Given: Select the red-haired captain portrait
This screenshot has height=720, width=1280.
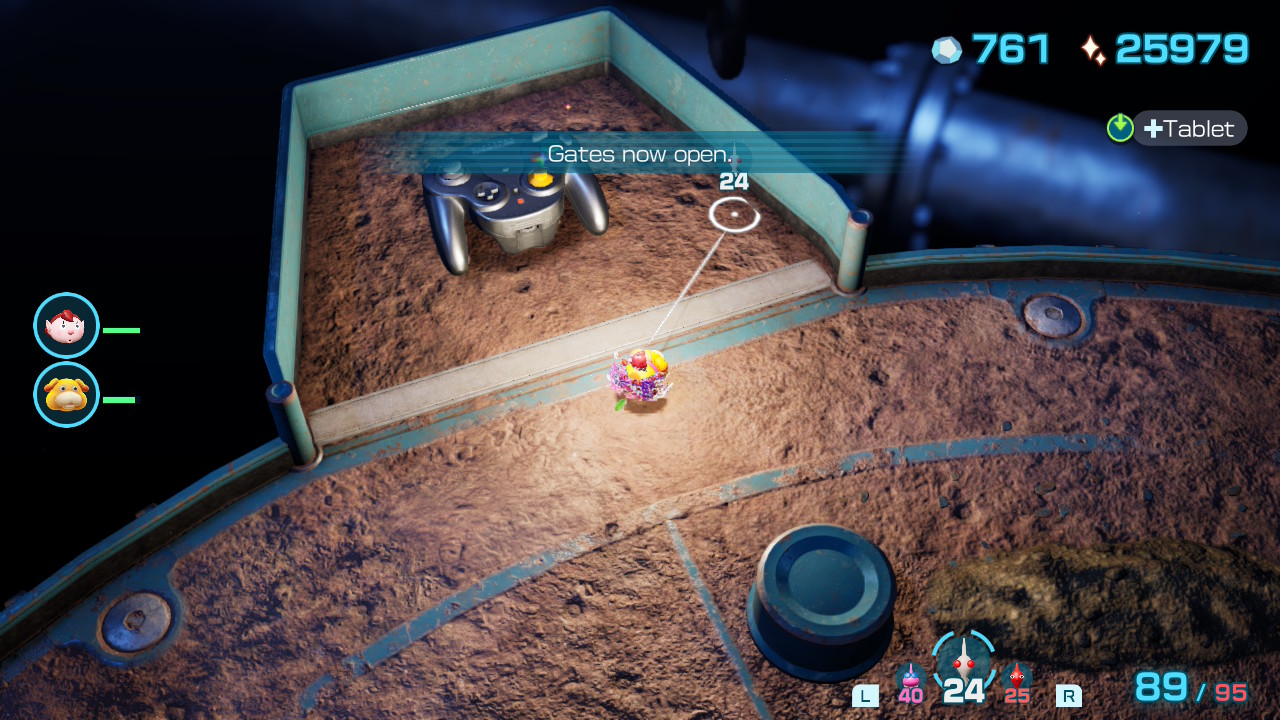Looking at the screenshot, I should [x=66, y=326].
